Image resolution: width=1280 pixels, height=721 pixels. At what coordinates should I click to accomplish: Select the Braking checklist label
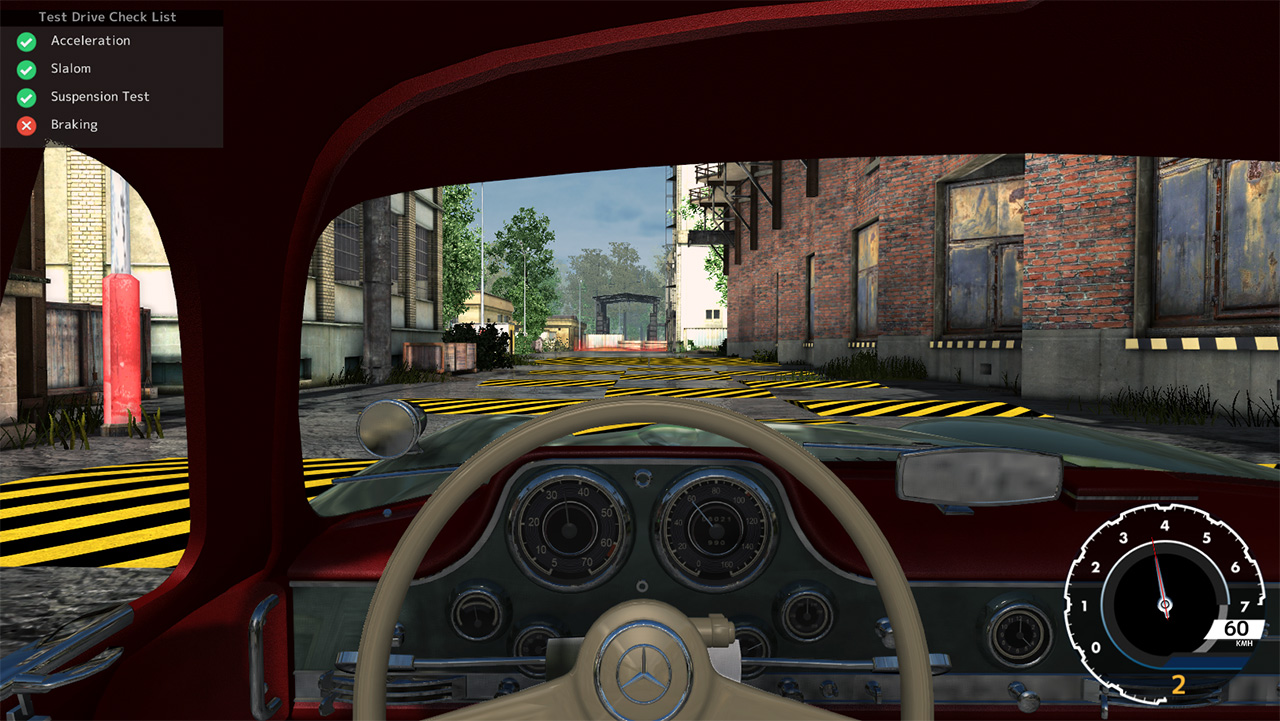tap(73, 124)
